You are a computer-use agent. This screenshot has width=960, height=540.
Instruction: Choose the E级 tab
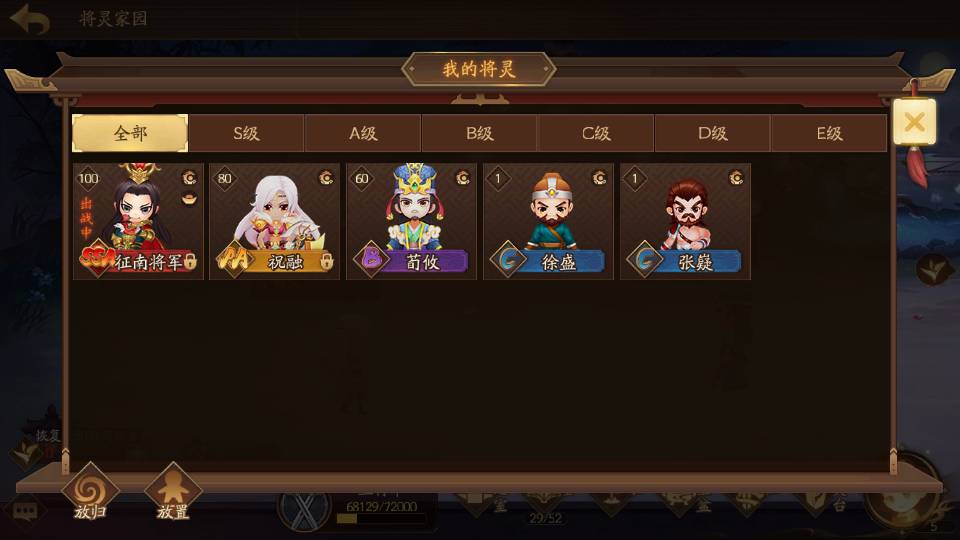pyautogui.click(x=829, y=133)
